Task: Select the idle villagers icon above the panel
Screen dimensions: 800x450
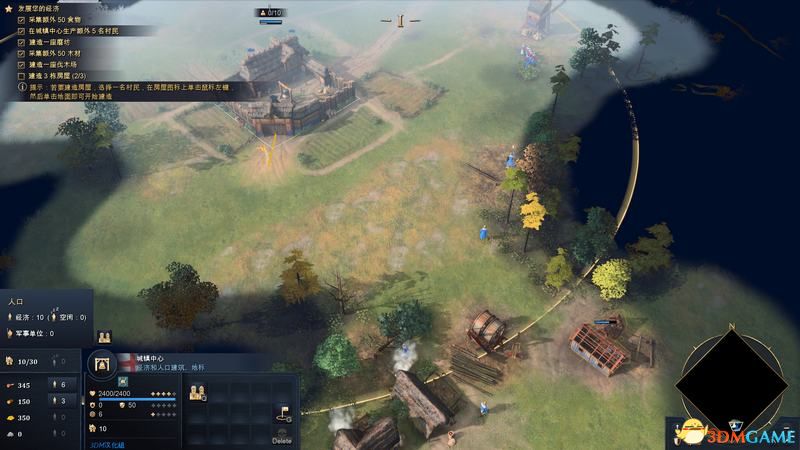Action: click(x=104, y=337)
